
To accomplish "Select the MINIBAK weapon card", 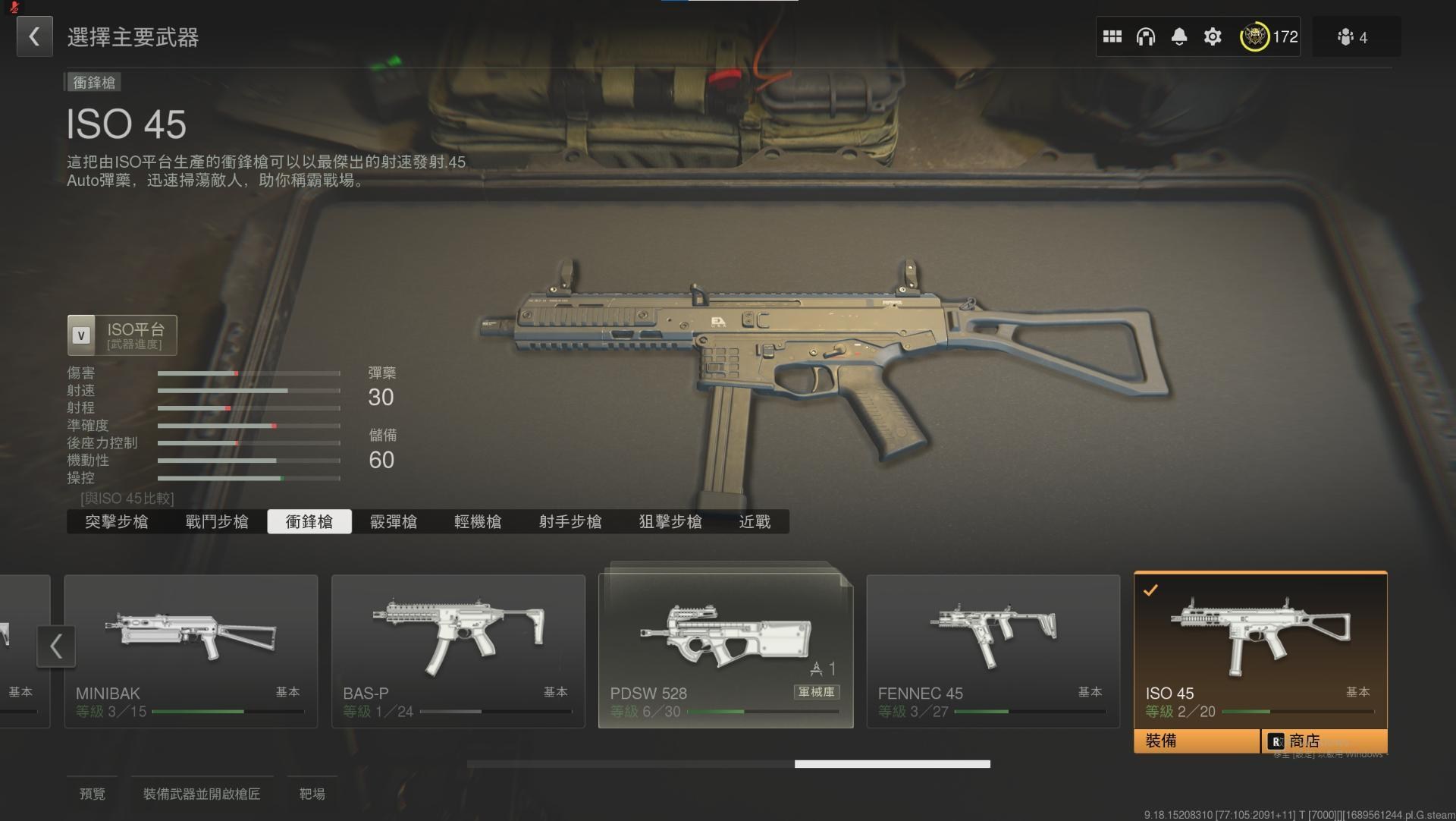I will coord(191,650).
